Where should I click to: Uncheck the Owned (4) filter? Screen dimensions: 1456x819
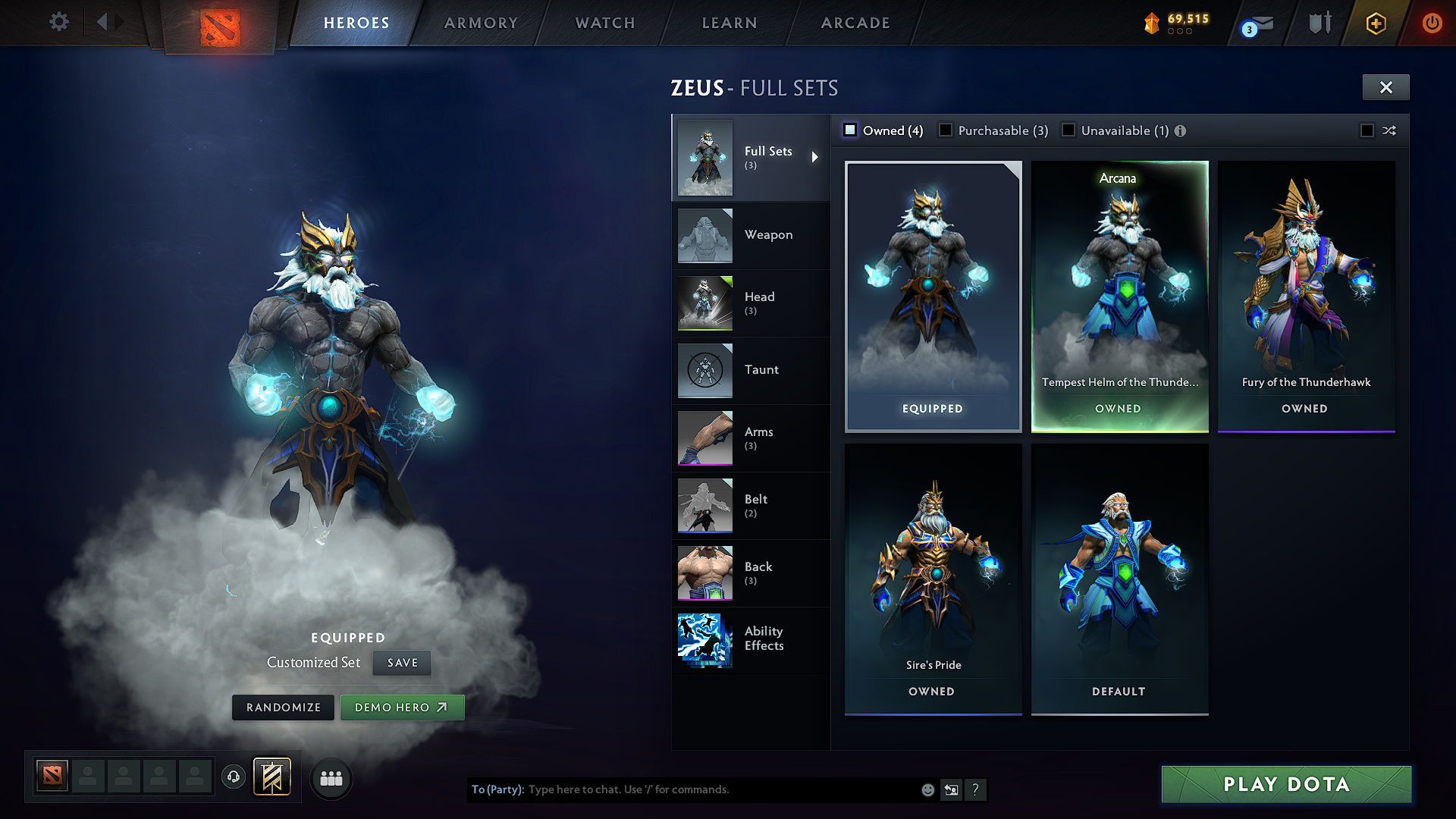850,130
